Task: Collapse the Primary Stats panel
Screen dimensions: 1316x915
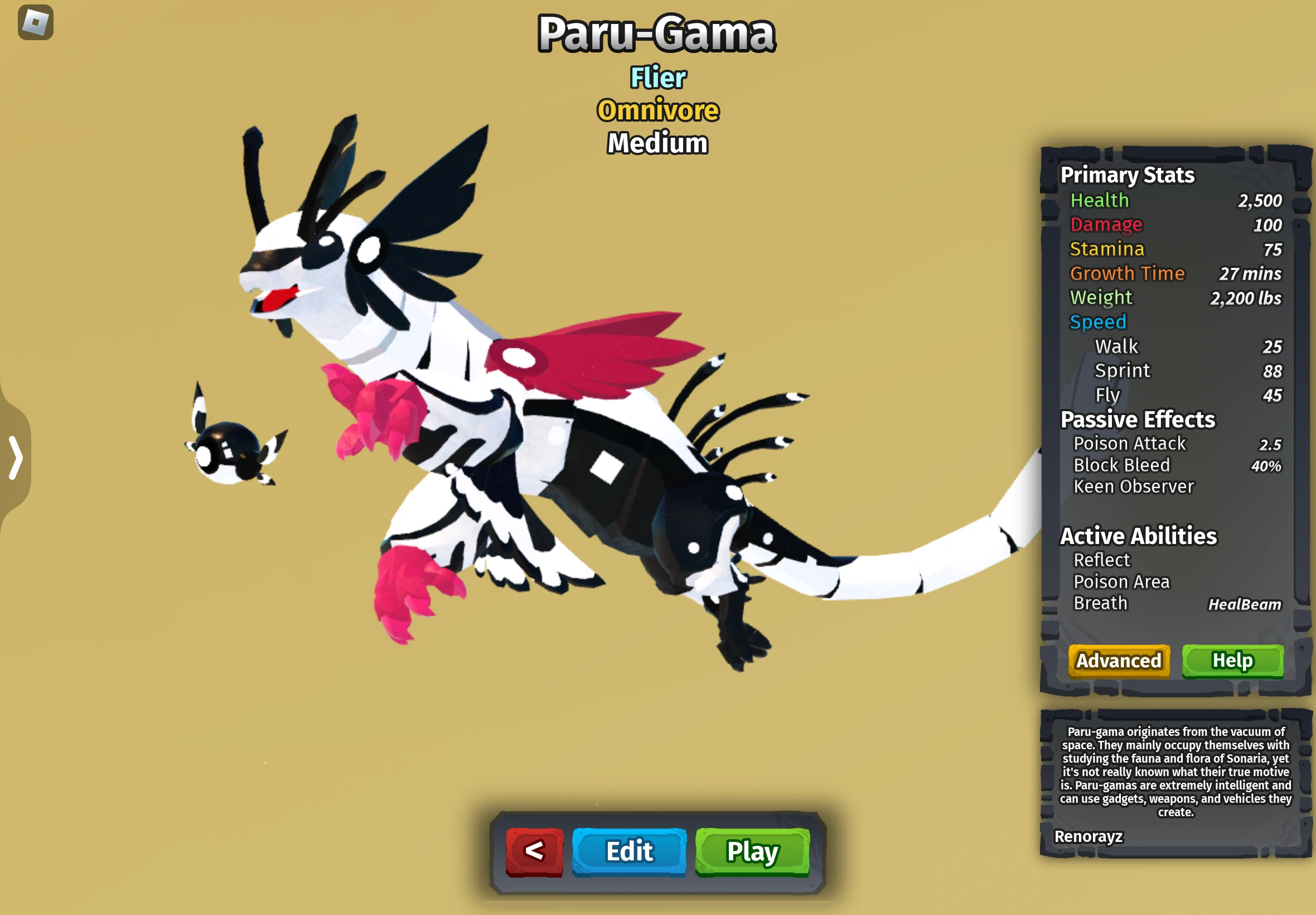Action: click(x=1127, y=175)
